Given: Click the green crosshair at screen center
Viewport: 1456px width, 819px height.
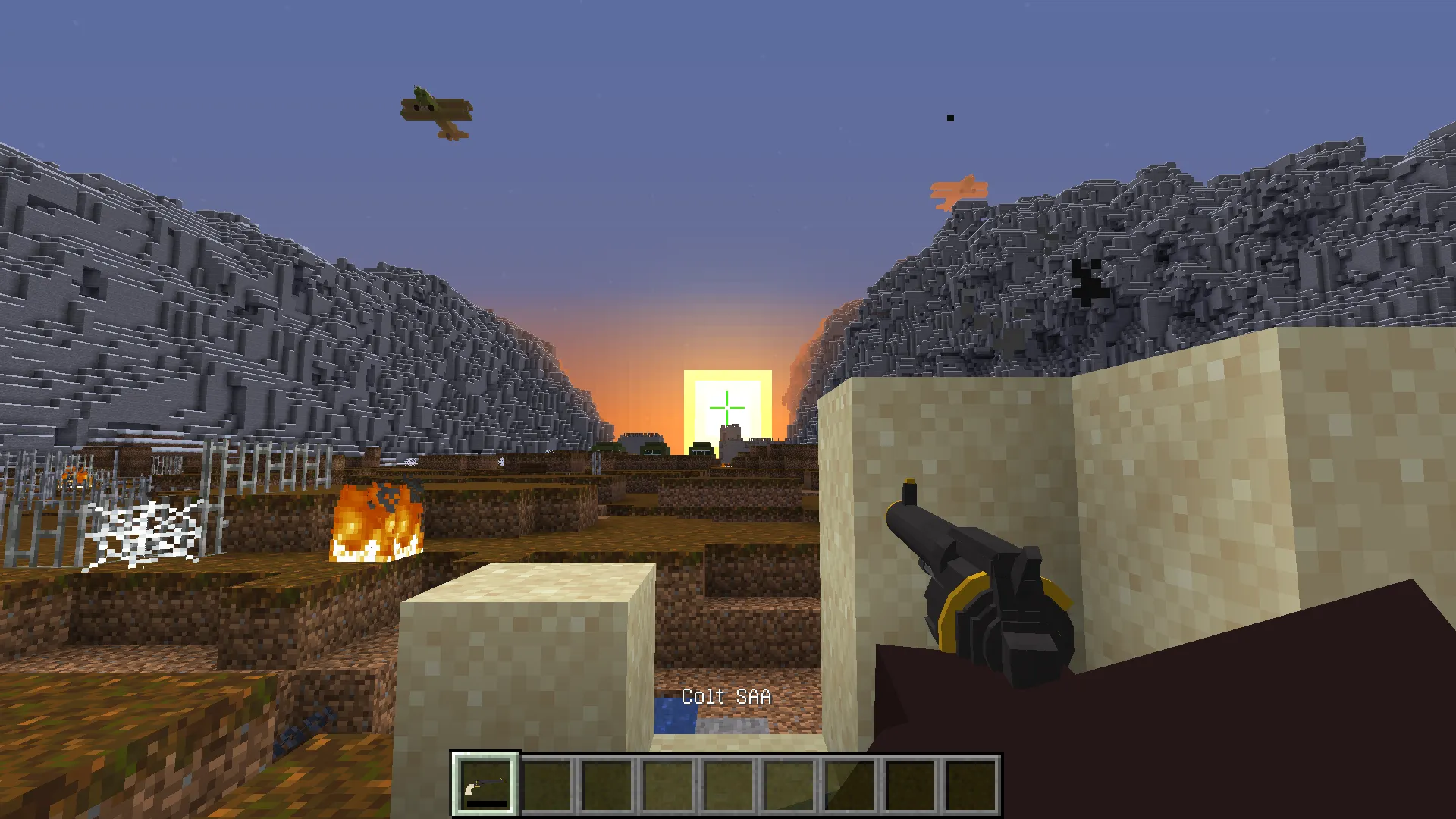Looking at the screenshot, I should [728, 407].
